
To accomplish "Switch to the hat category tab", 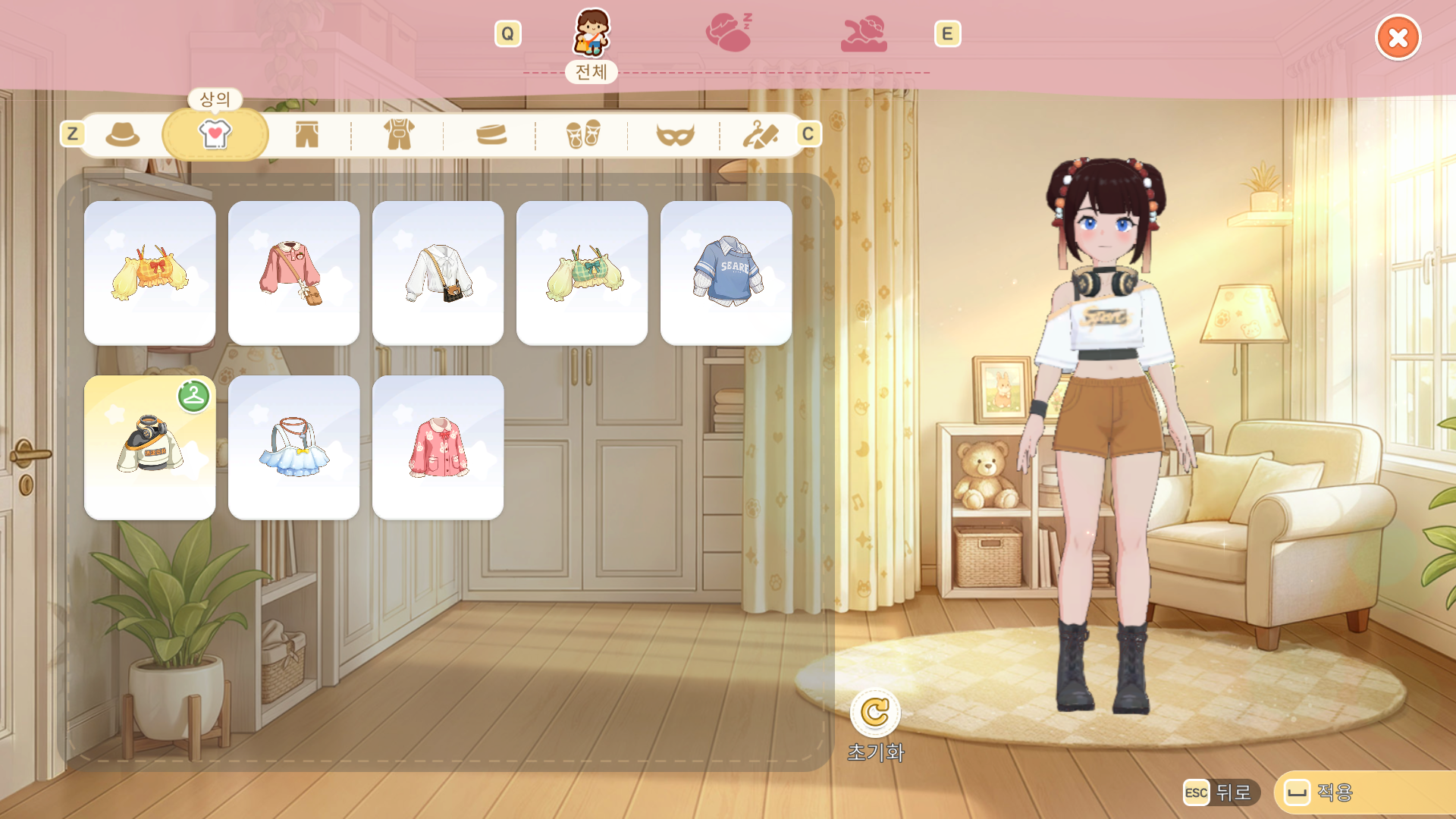I will click(123, 135).
